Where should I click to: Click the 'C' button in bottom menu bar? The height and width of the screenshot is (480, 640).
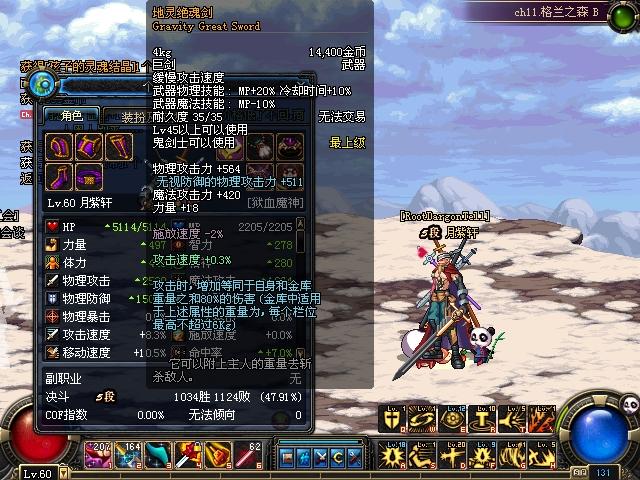(337, 457)
